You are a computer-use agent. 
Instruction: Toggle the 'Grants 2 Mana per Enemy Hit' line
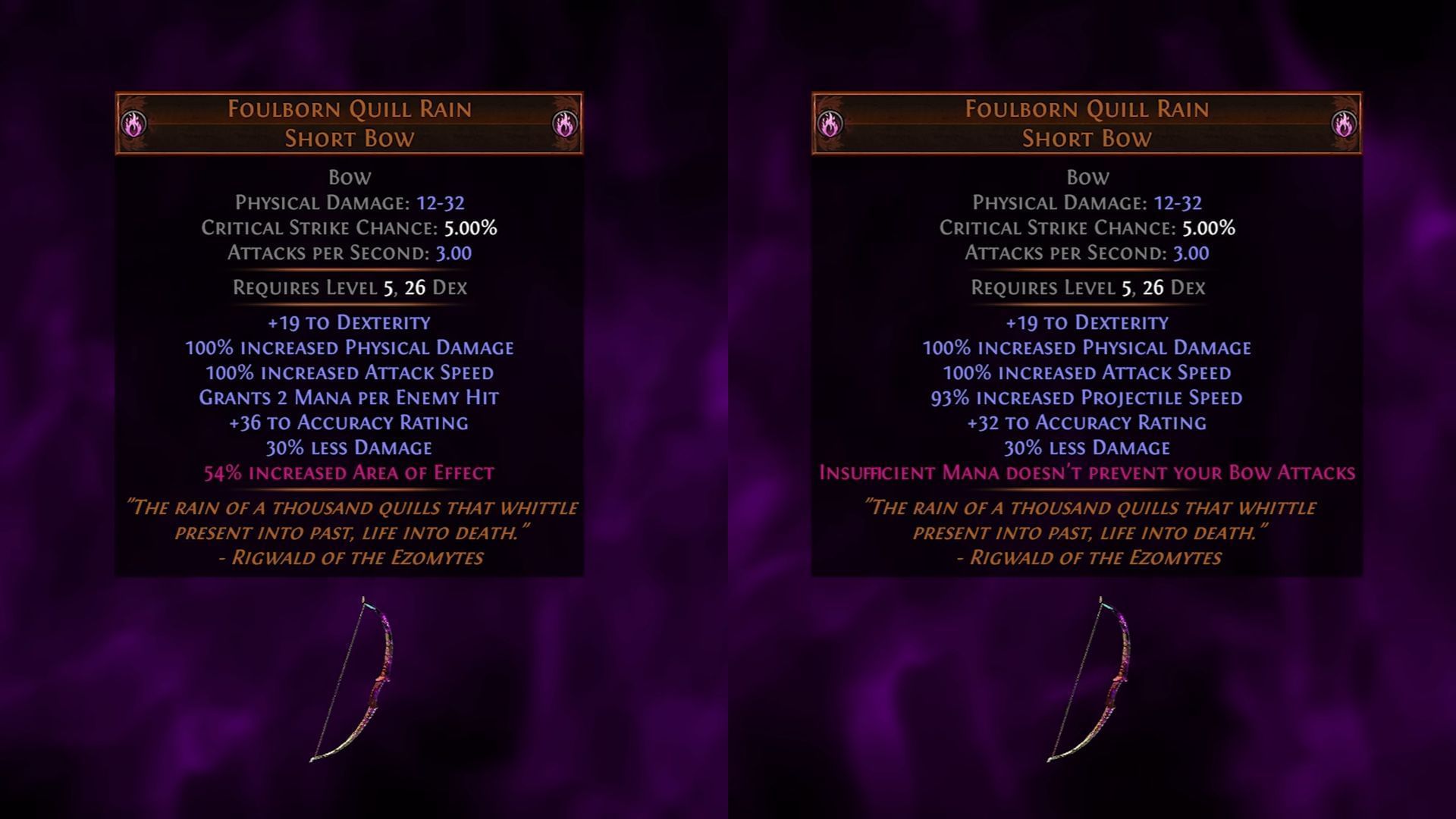(x=349, y=397)
